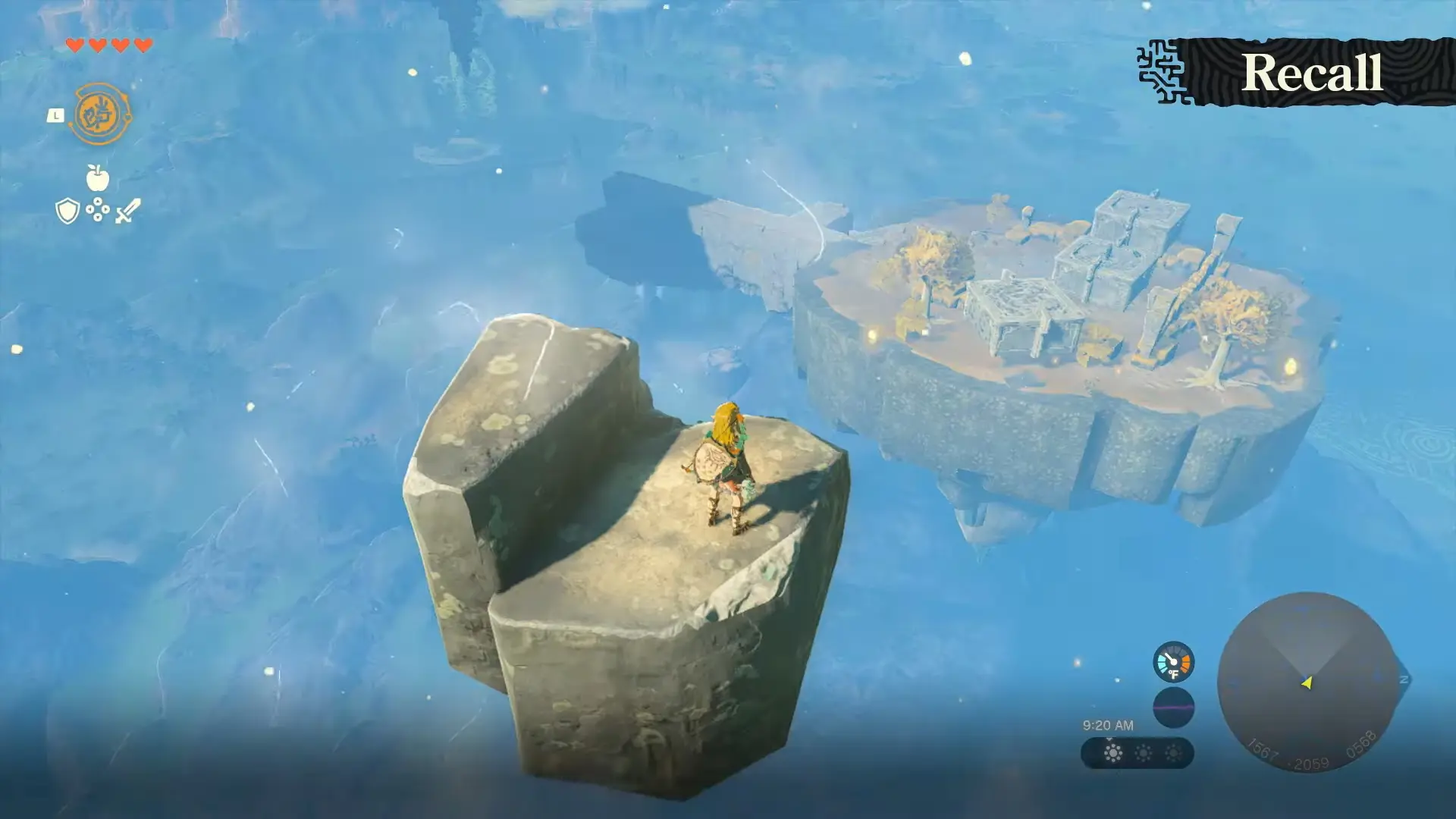1456x819 pixels.
Task: Click the L button prompt beside Recall
Action: pyautogui.click(x=56, y=115)
